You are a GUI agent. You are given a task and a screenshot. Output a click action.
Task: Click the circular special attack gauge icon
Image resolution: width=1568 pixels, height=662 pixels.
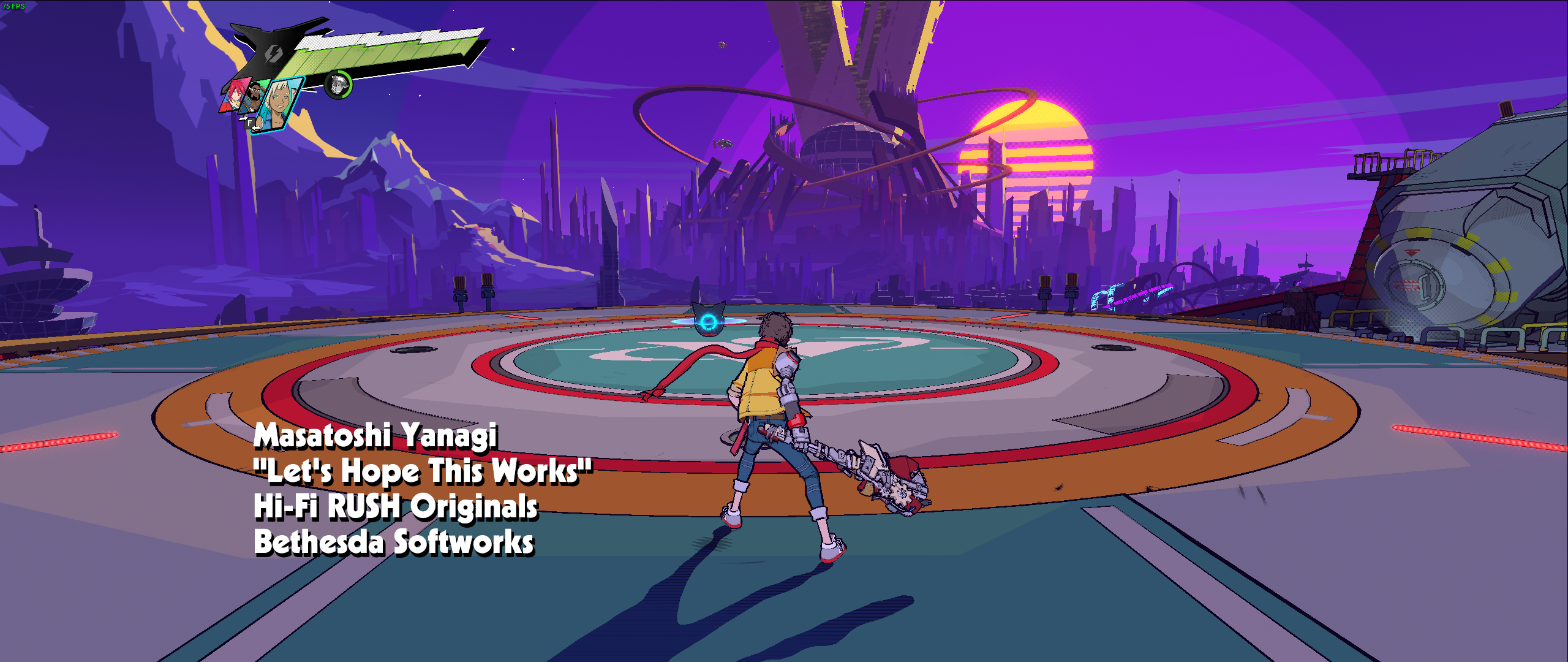tap(337, 85)
